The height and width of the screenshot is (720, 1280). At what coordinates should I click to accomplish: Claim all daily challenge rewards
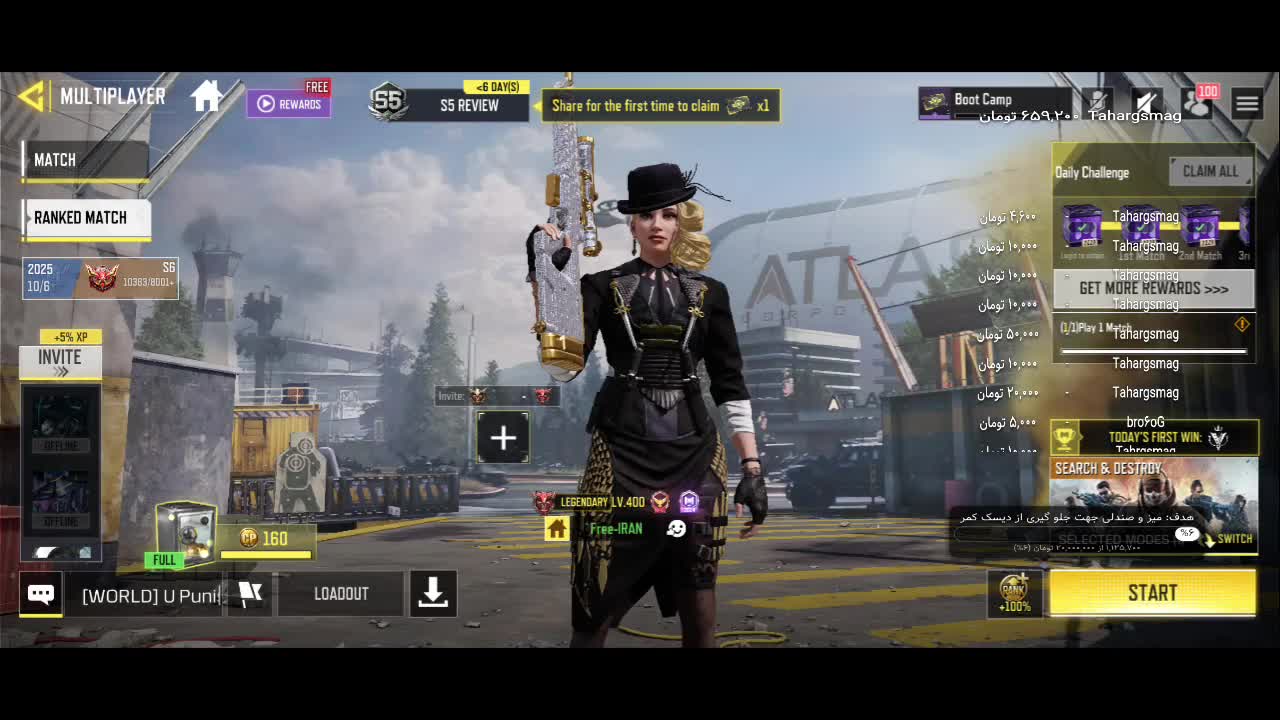pos(1210,171)
